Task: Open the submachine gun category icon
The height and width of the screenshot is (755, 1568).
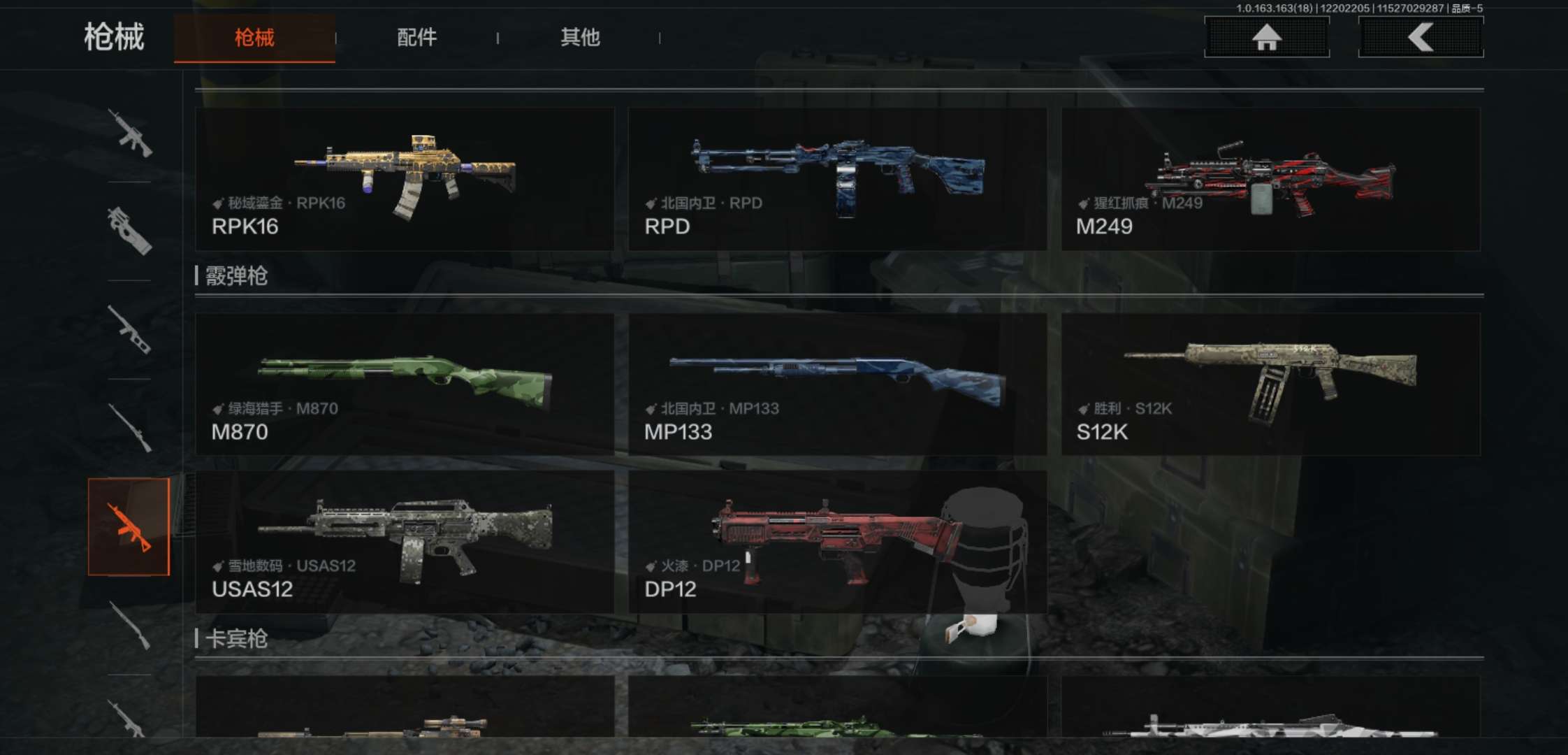Action: coord(130,231)
